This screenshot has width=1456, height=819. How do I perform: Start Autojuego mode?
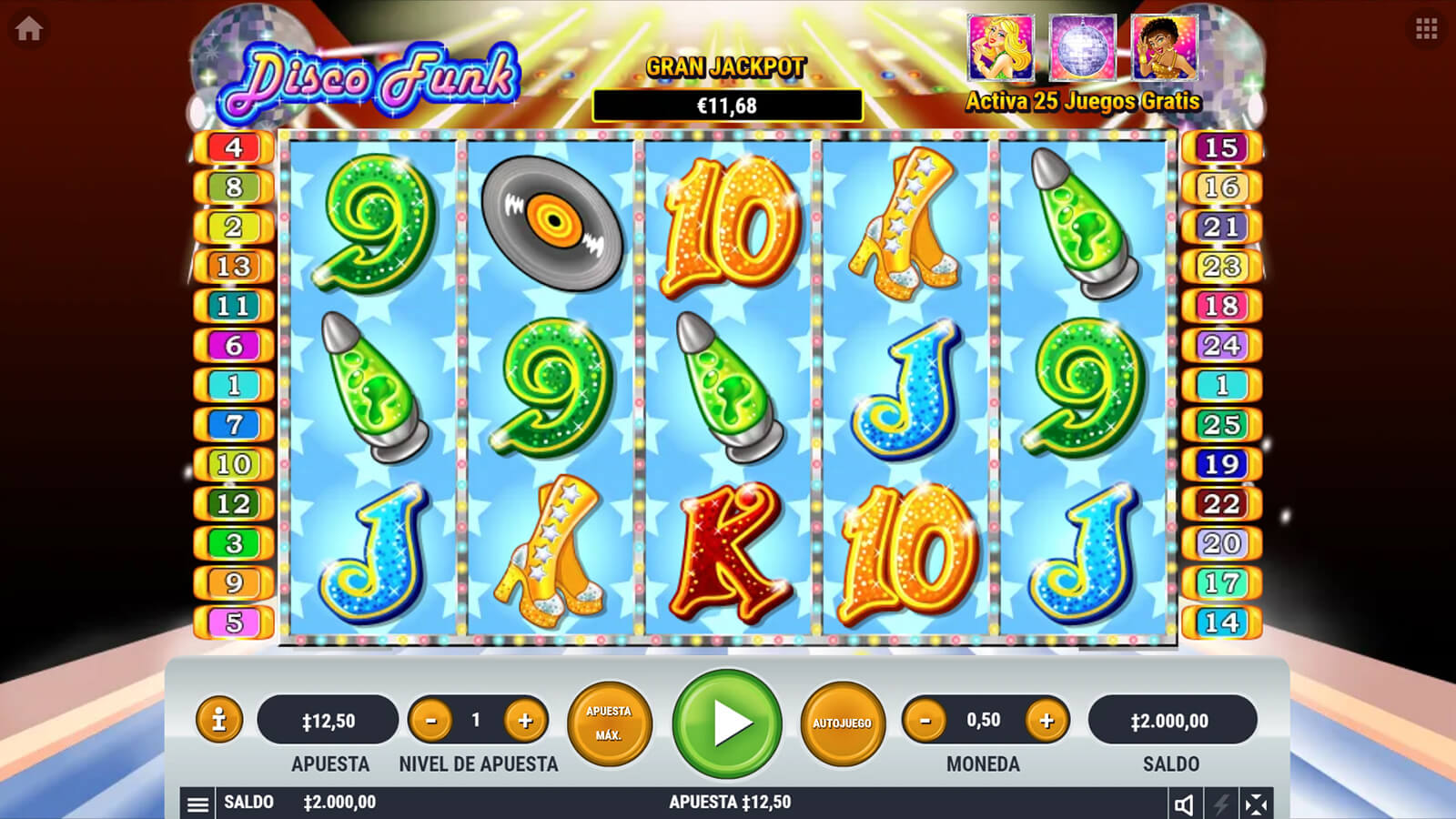842,723
